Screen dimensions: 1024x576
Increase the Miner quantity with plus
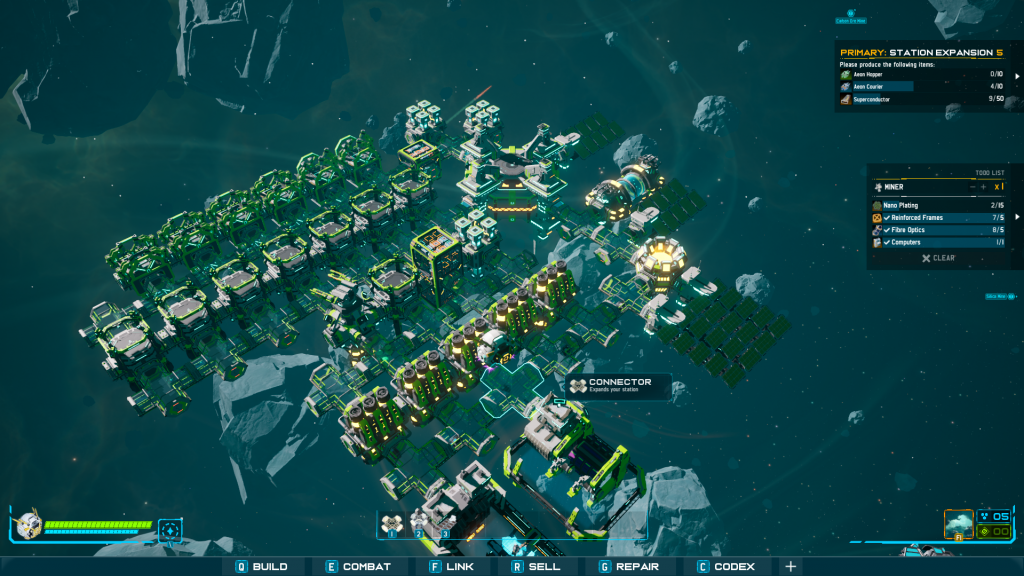pyautogui.click(x=983, y=187)
